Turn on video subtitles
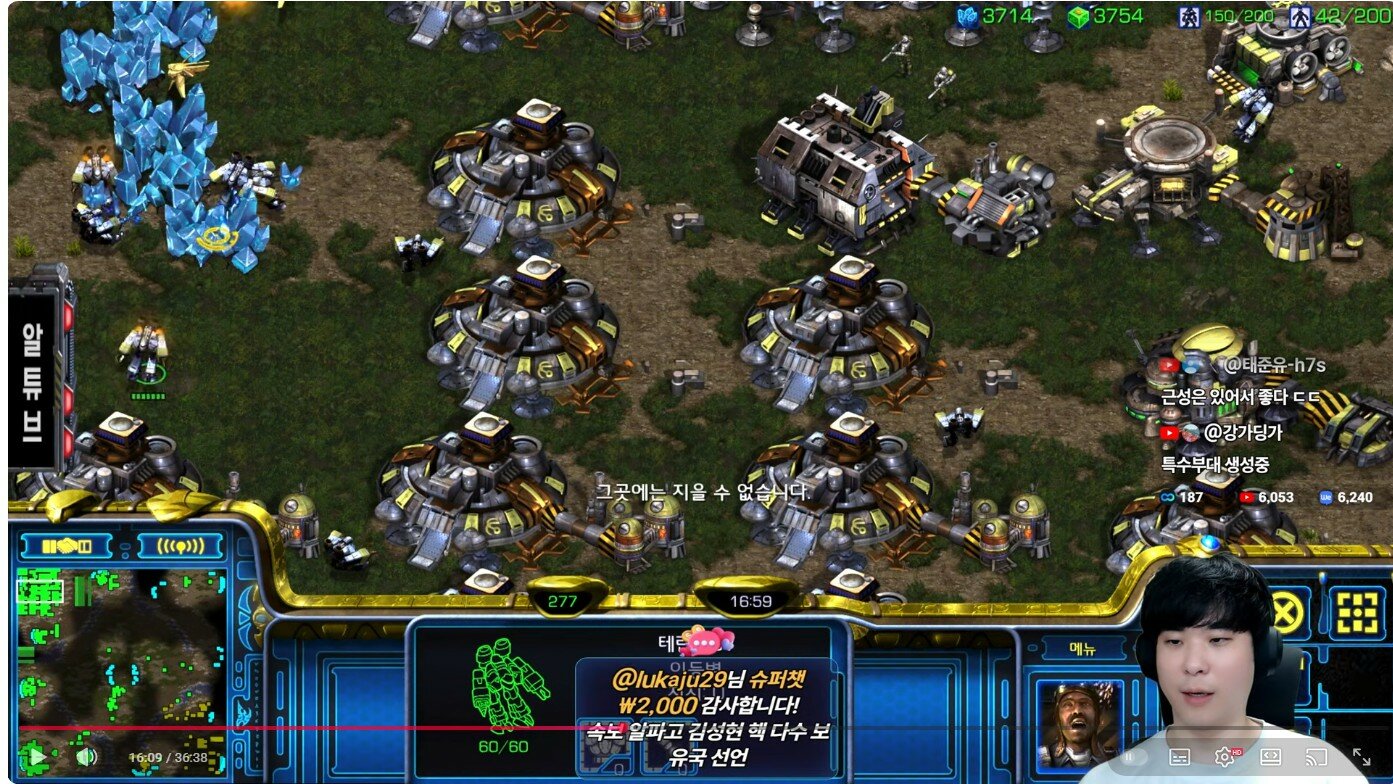 1179,757
